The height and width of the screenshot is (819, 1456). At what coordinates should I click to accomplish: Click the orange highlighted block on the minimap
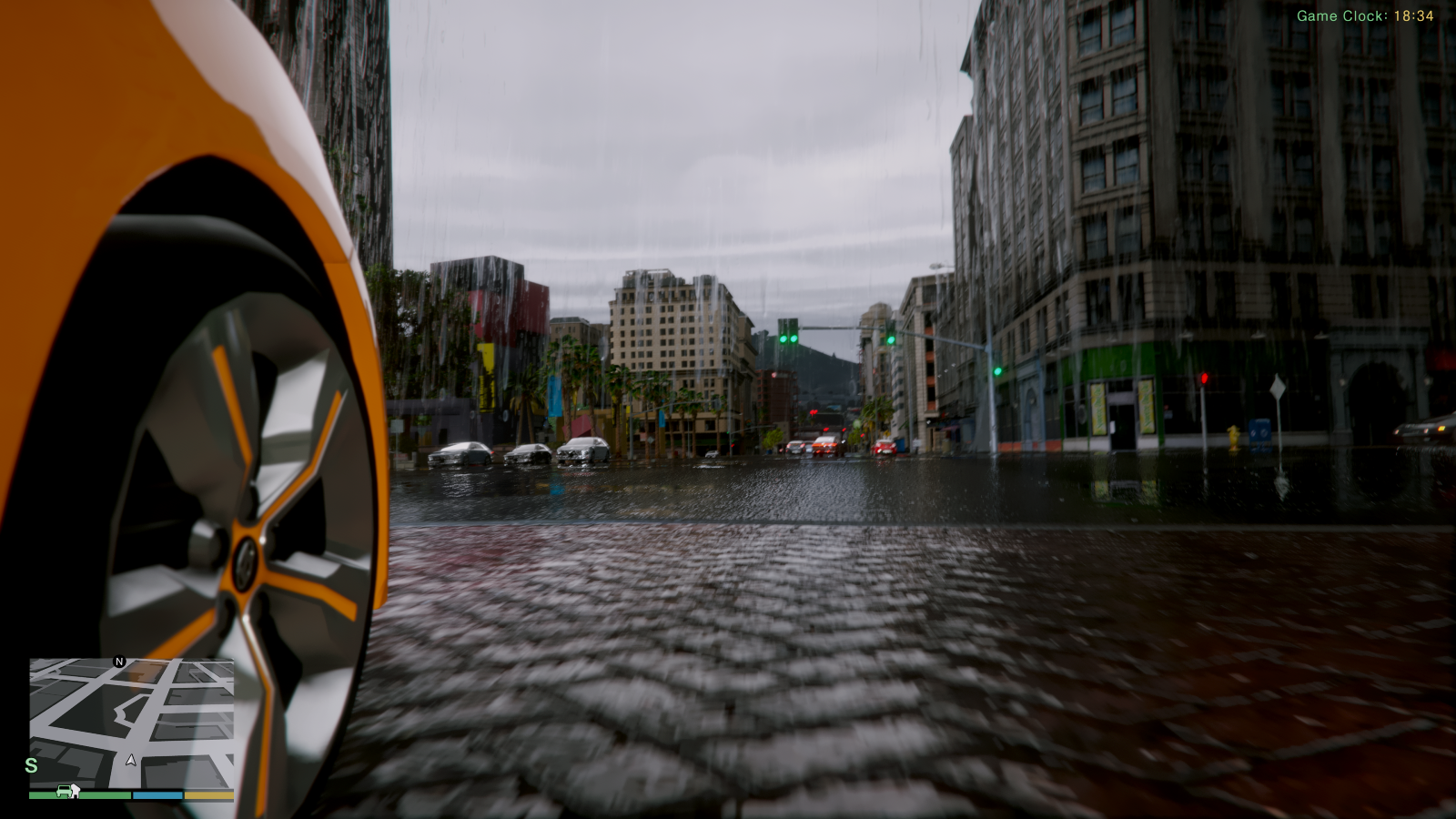coord(147,673)
